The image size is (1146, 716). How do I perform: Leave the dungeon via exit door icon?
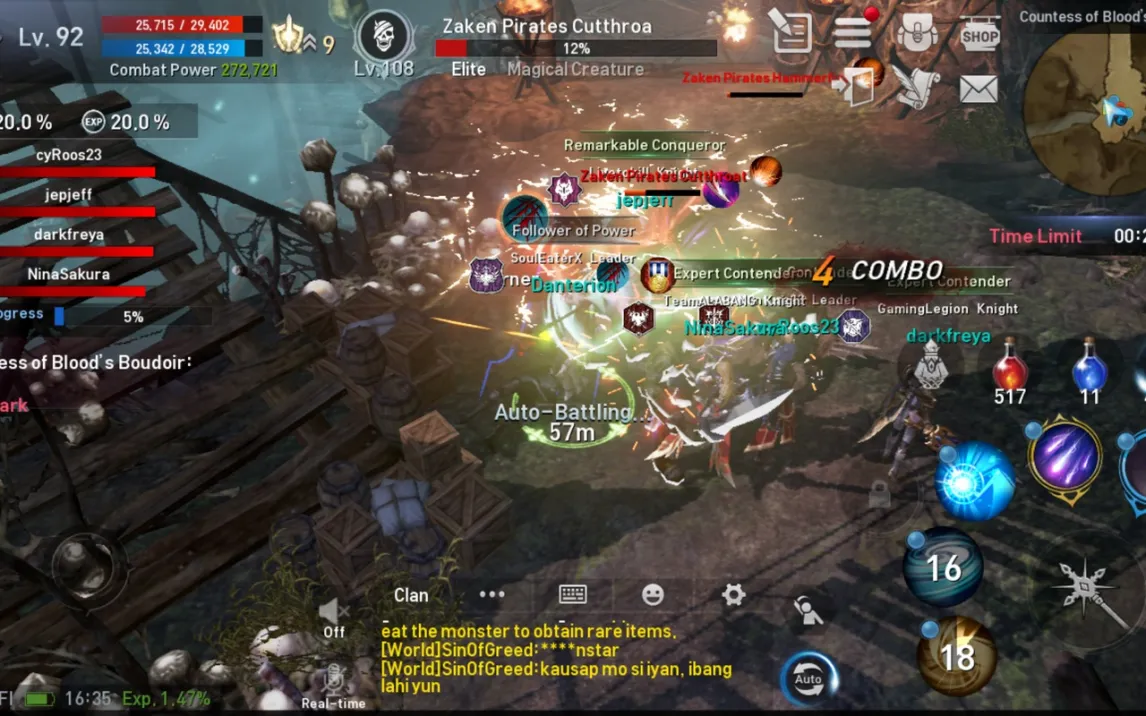click(853, 86)
